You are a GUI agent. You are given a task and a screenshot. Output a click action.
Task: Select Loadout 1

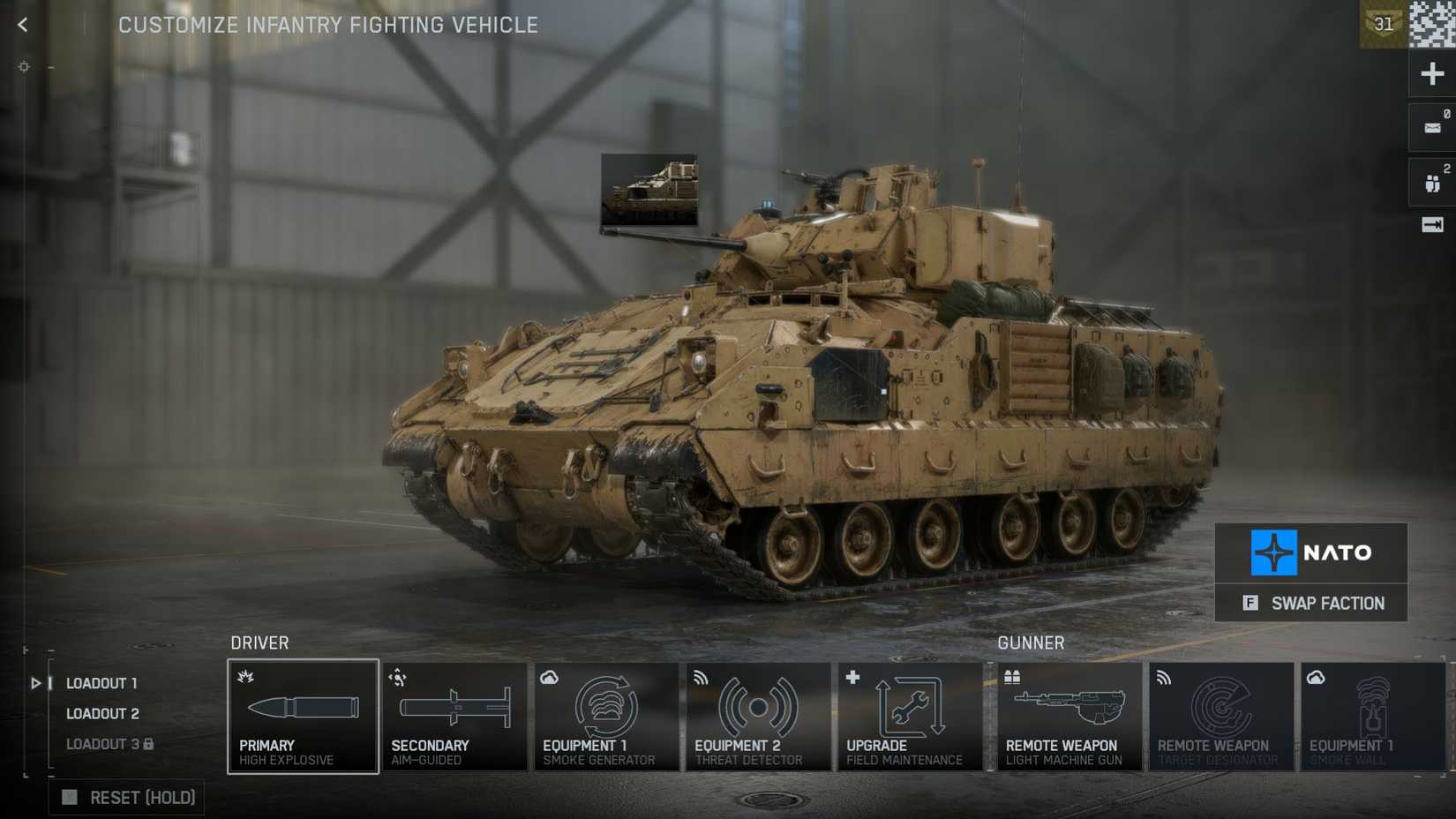click(101, 682)
